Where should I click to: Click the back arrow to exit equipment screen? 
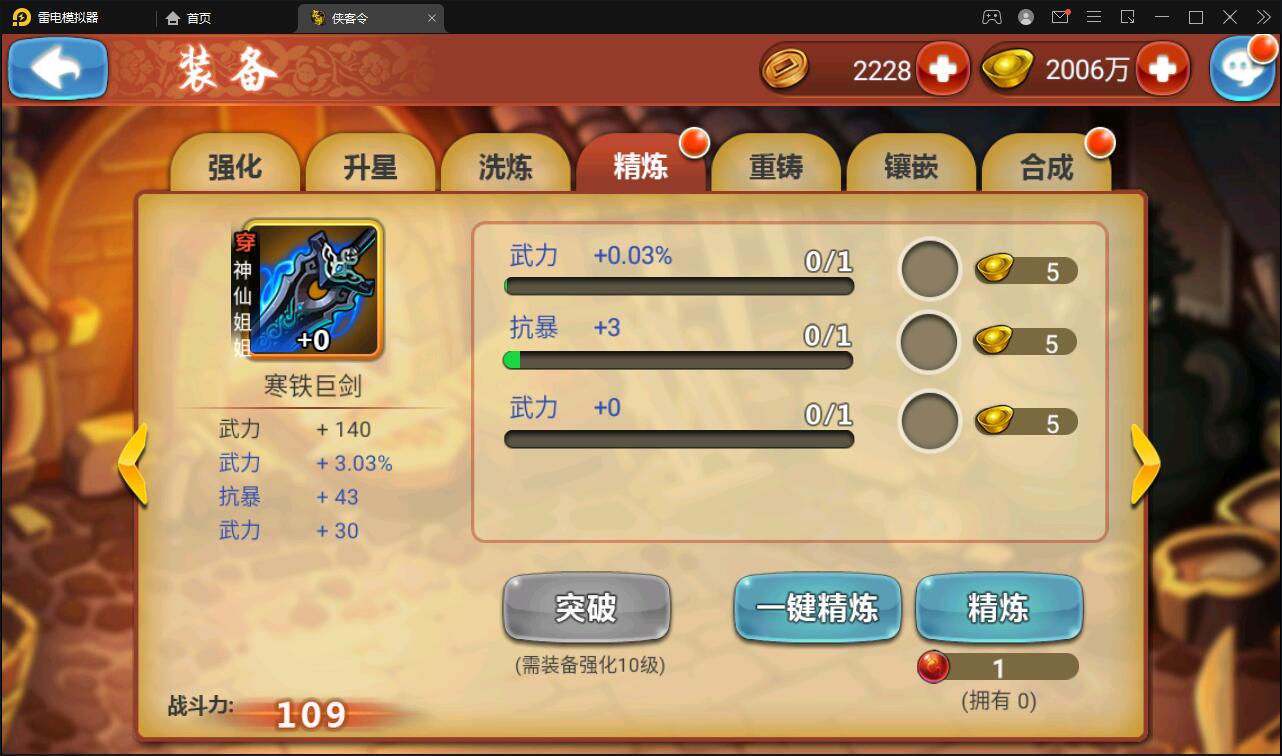click(x=57, y=68)
